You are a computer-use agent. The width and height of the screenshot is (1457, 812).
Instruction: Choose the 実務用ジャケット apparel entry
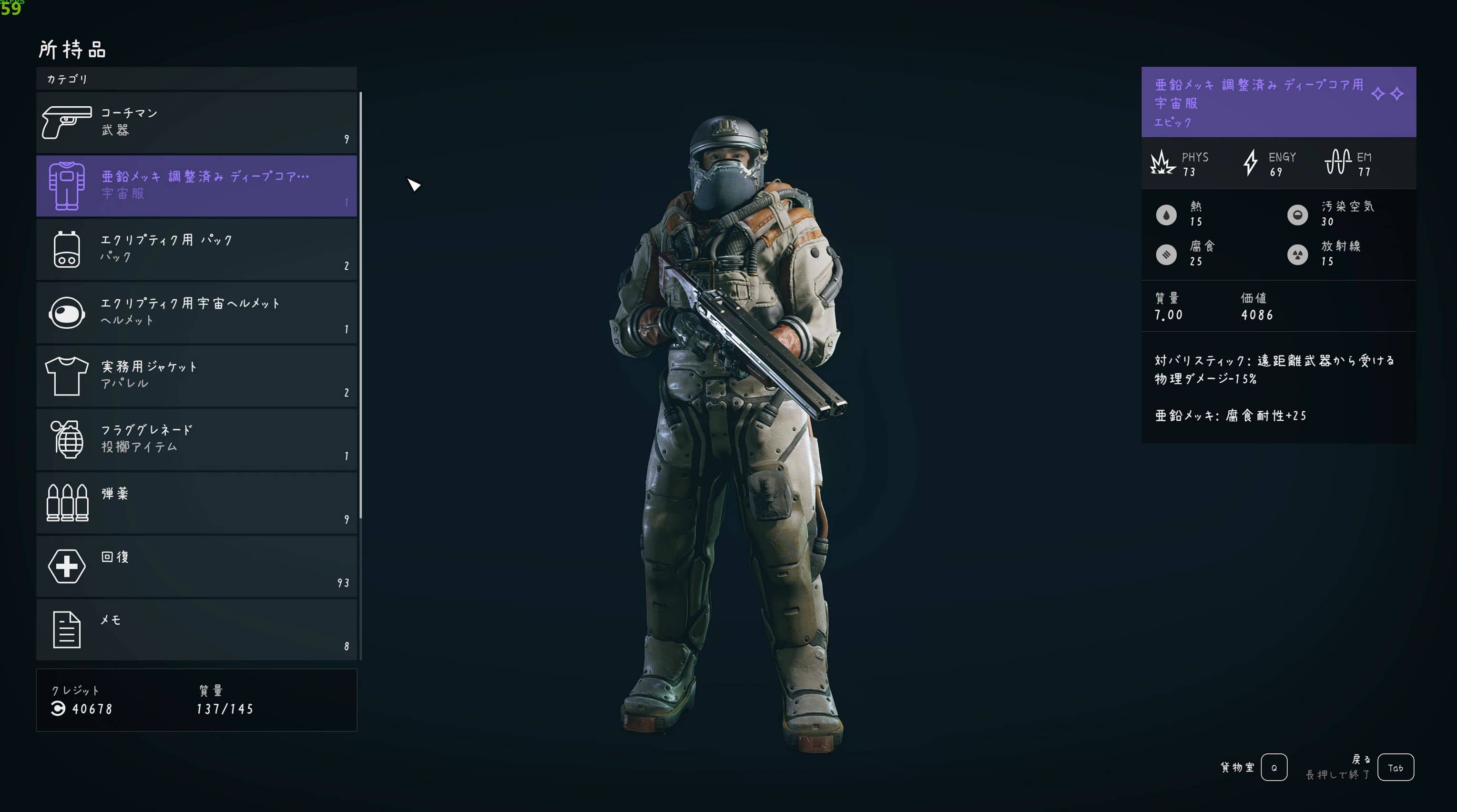click(x=196, y=376)
